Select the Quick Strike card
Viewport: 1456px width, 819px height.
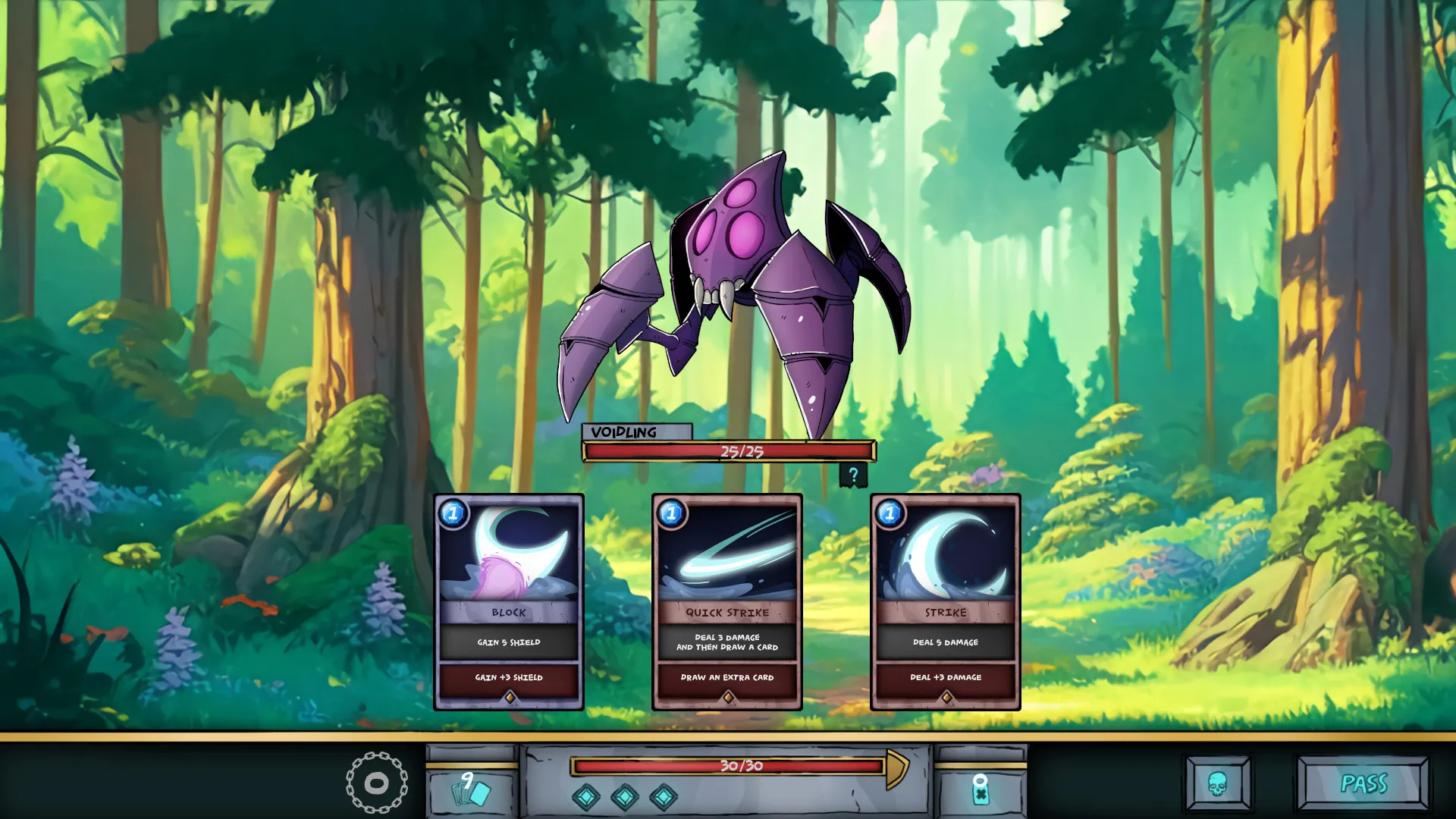[726, 602]
